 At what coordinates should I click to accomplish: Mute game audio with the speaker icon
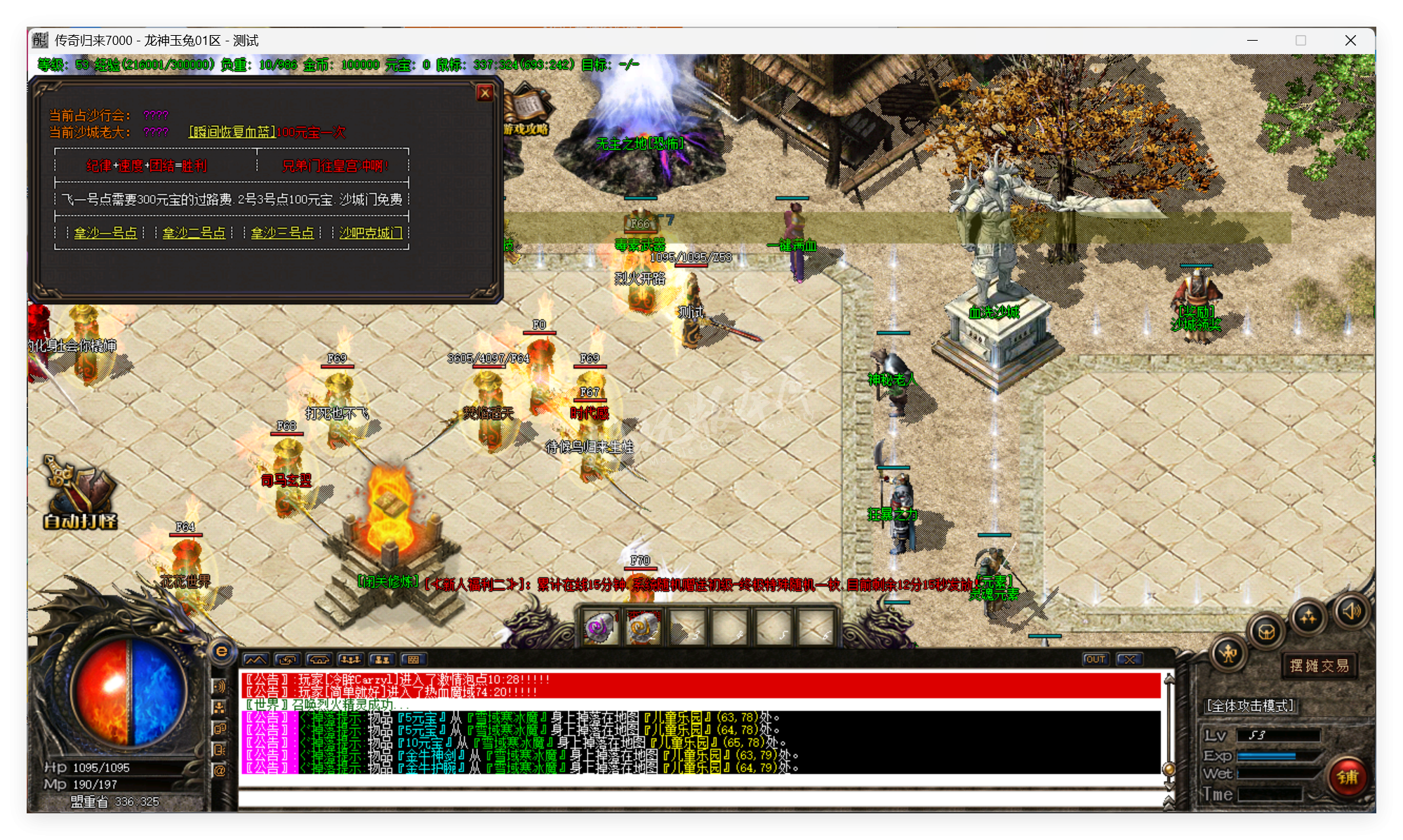click(x=1351, y=611)
